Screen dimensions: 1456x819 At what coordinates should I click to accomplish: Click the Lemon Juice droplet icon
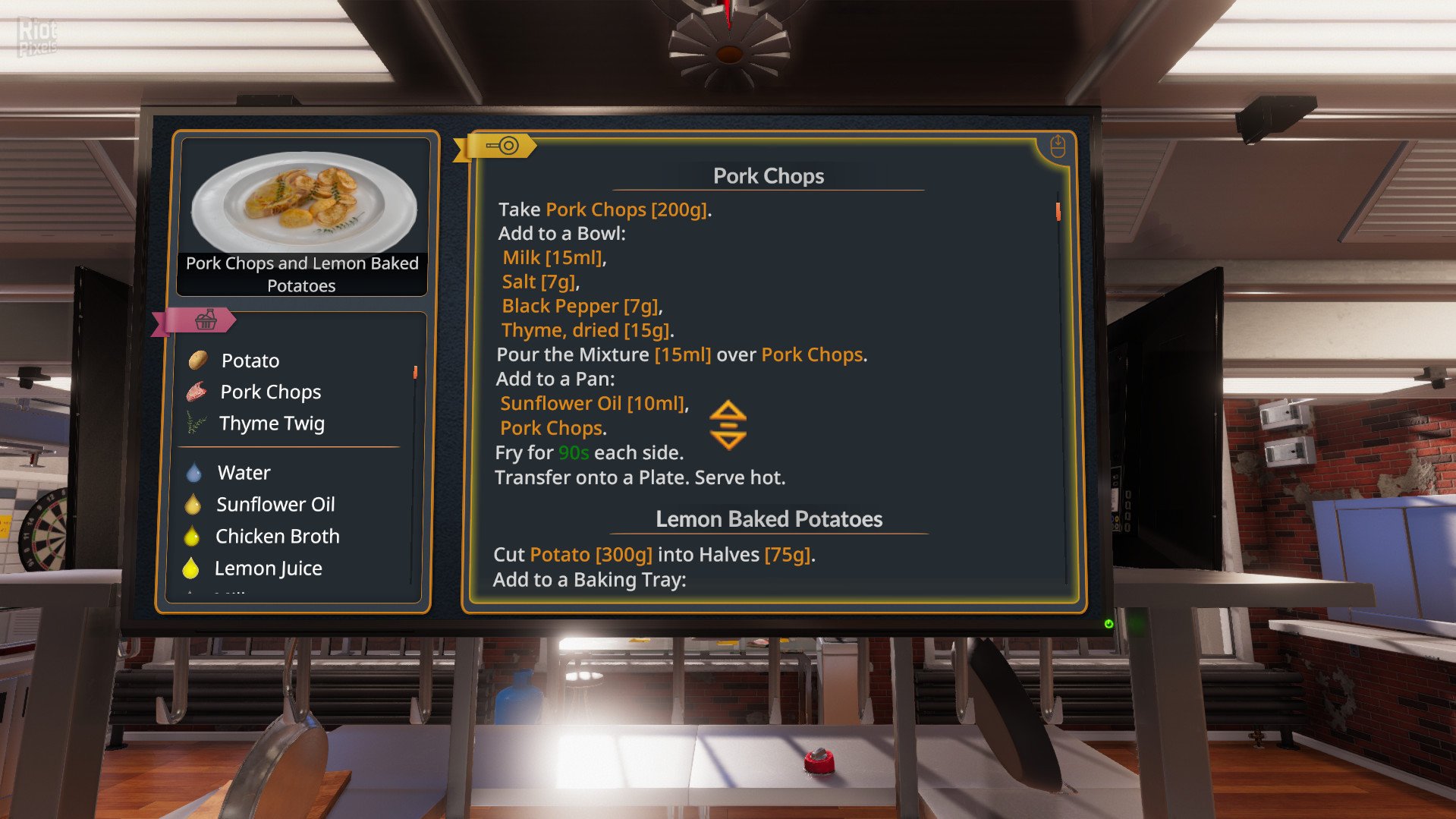(x=192, y=567)
